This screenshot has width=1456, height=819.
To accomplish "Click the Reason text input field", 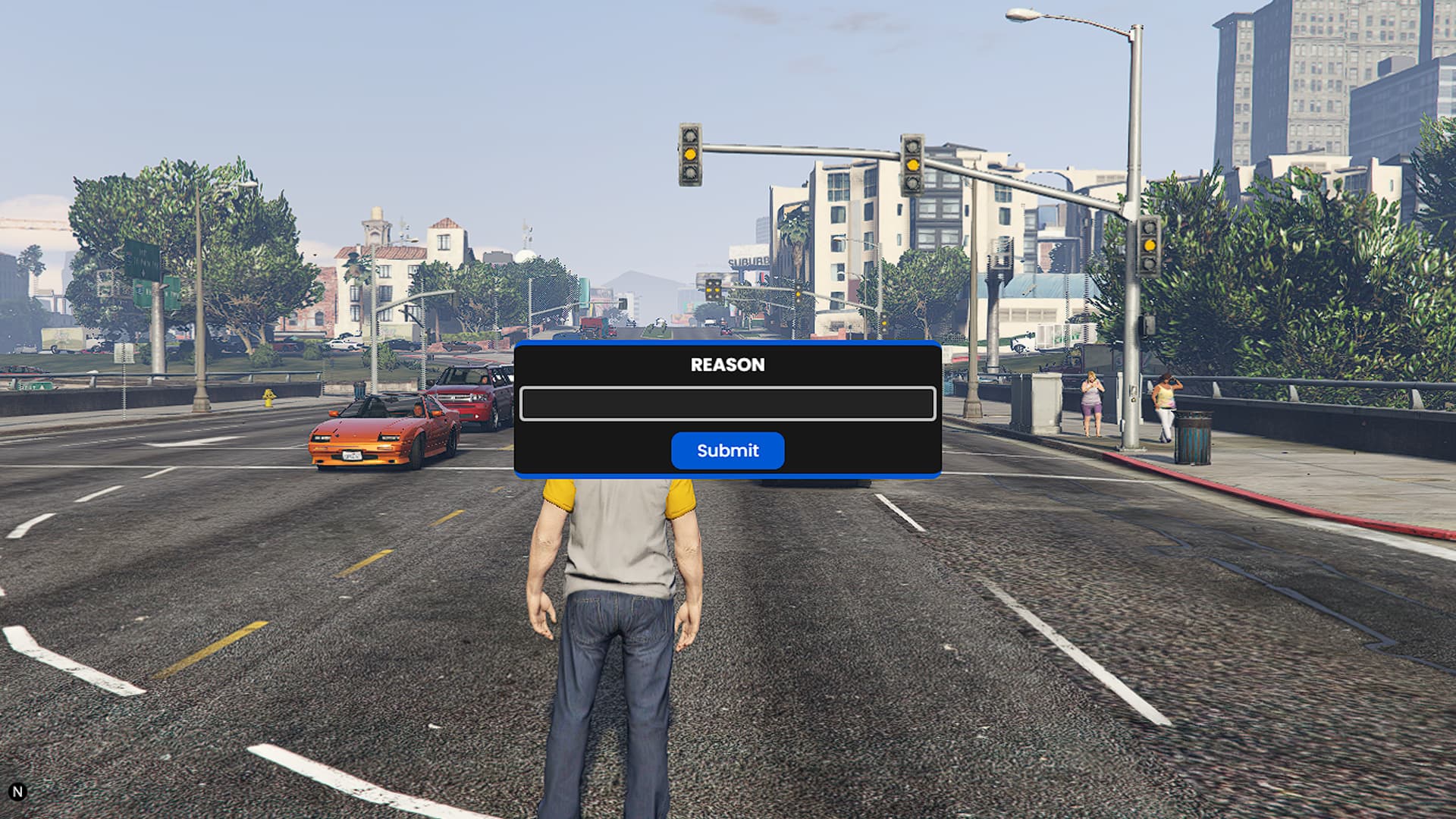I will point(727,403).
